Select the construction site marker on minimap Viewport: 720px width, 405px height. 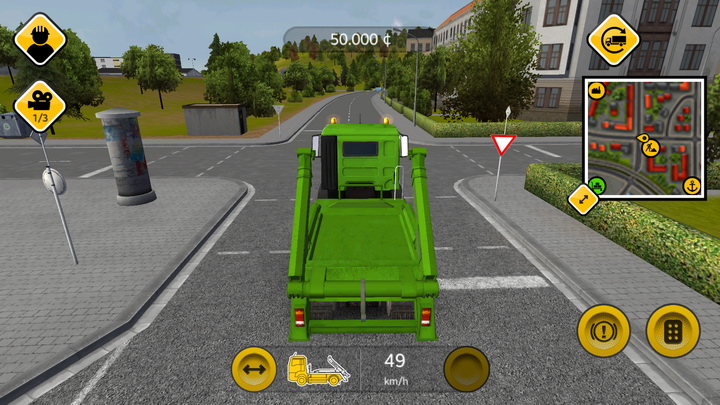pyautogui.click(x=650, y=147)
